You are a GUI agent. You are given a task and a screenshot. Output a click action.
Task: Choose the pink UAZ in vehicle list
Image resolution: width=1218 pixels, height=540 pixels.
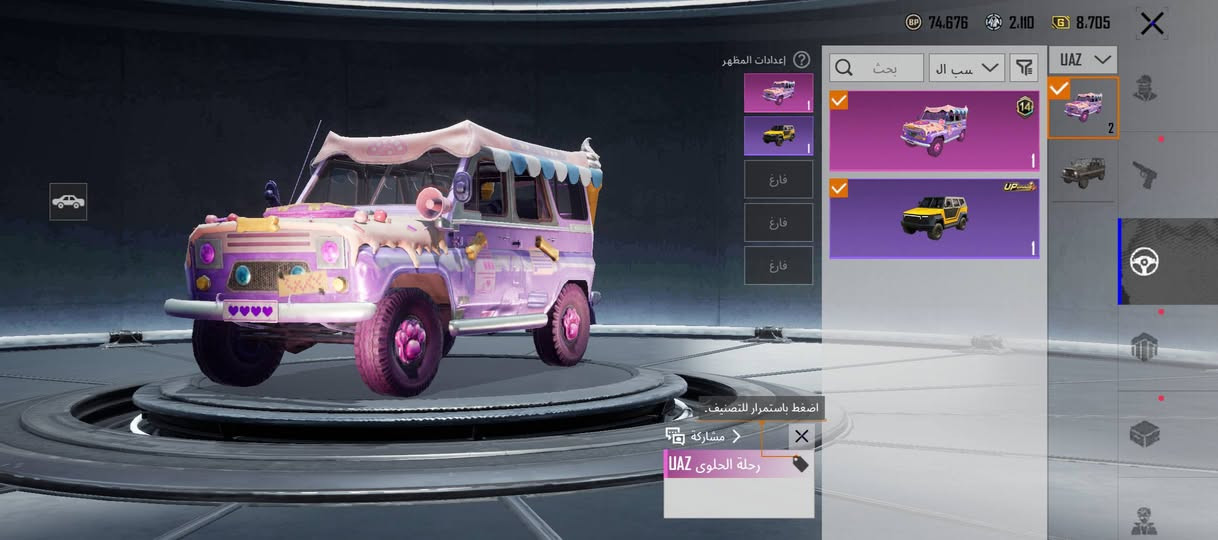click(1083, 107)
